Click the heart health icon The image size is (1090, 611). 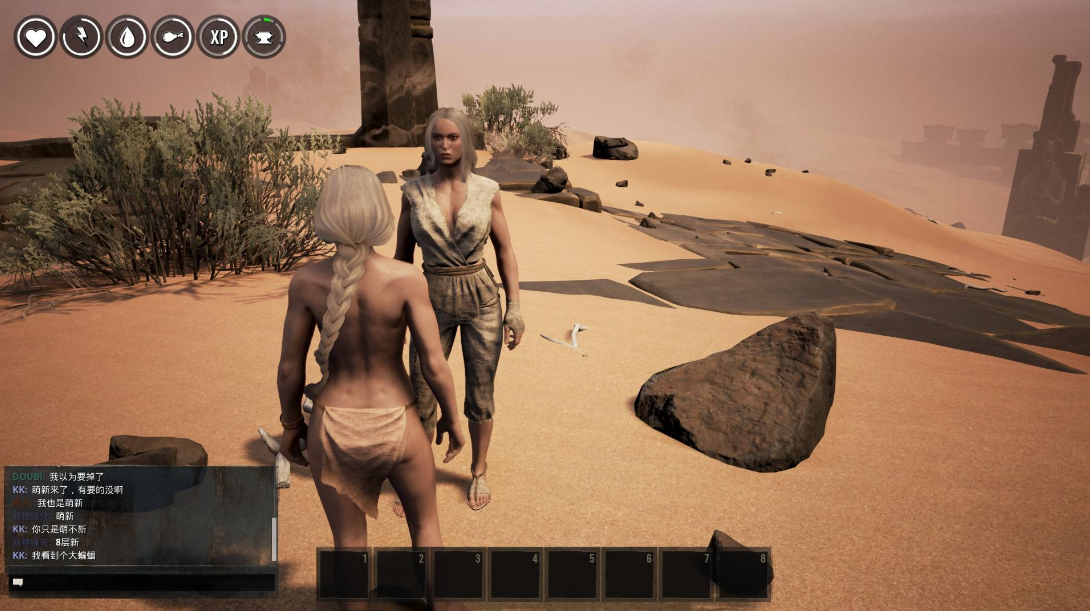pyautogui.click(x=35, y=37)
